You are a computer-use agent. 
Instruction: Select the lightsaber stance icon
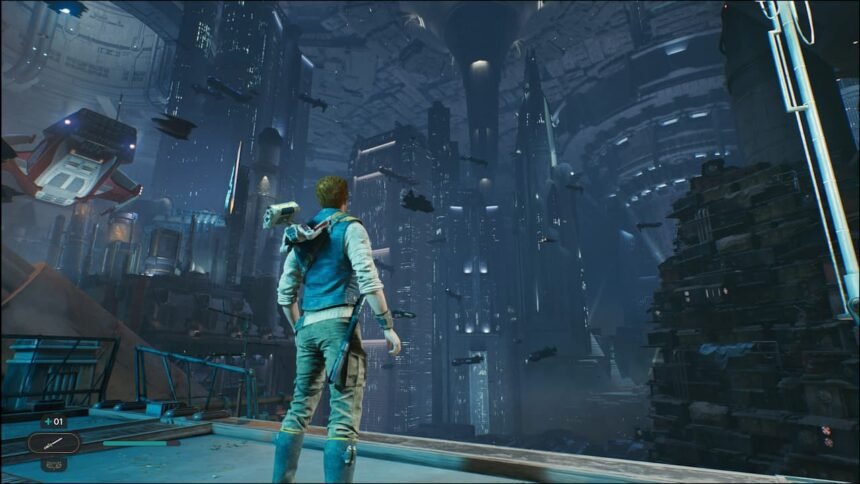click(54, 442)
